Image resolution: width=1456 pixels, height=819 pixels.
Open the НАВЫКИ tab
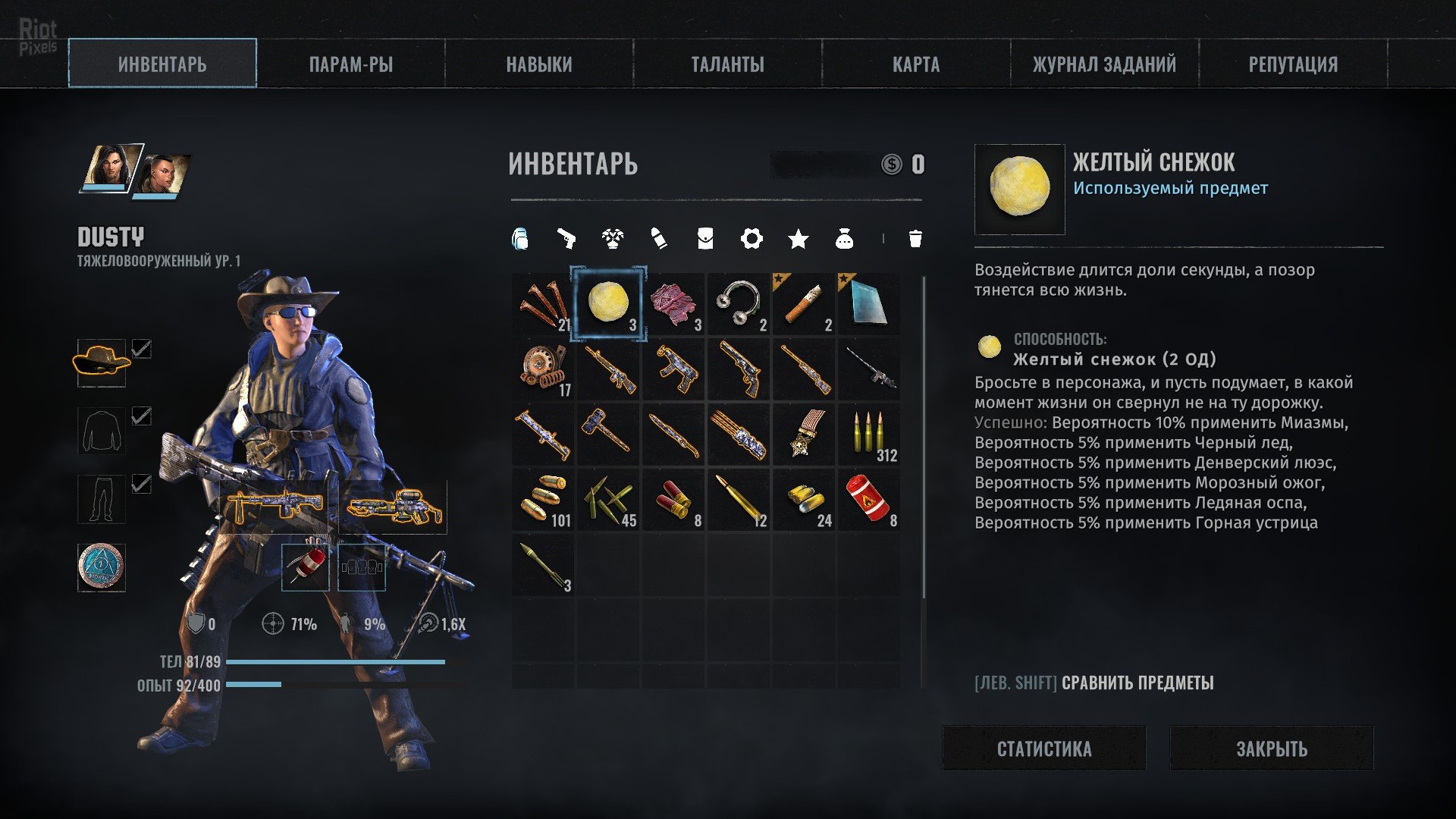539,64
